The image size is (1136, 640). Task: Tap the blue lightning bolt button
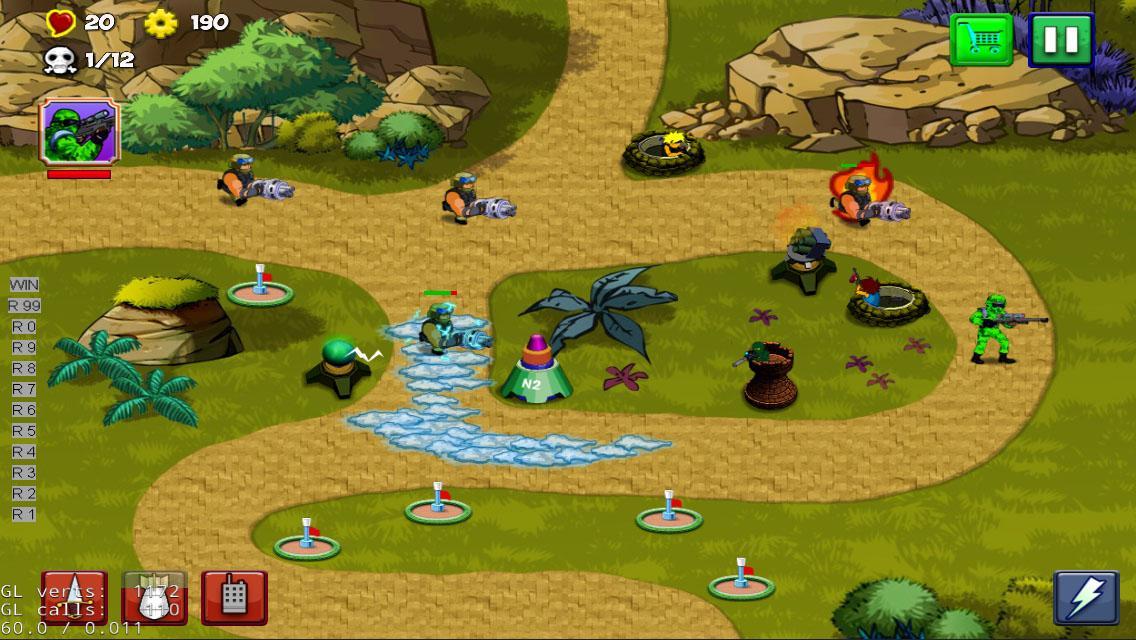(1086, 598)
